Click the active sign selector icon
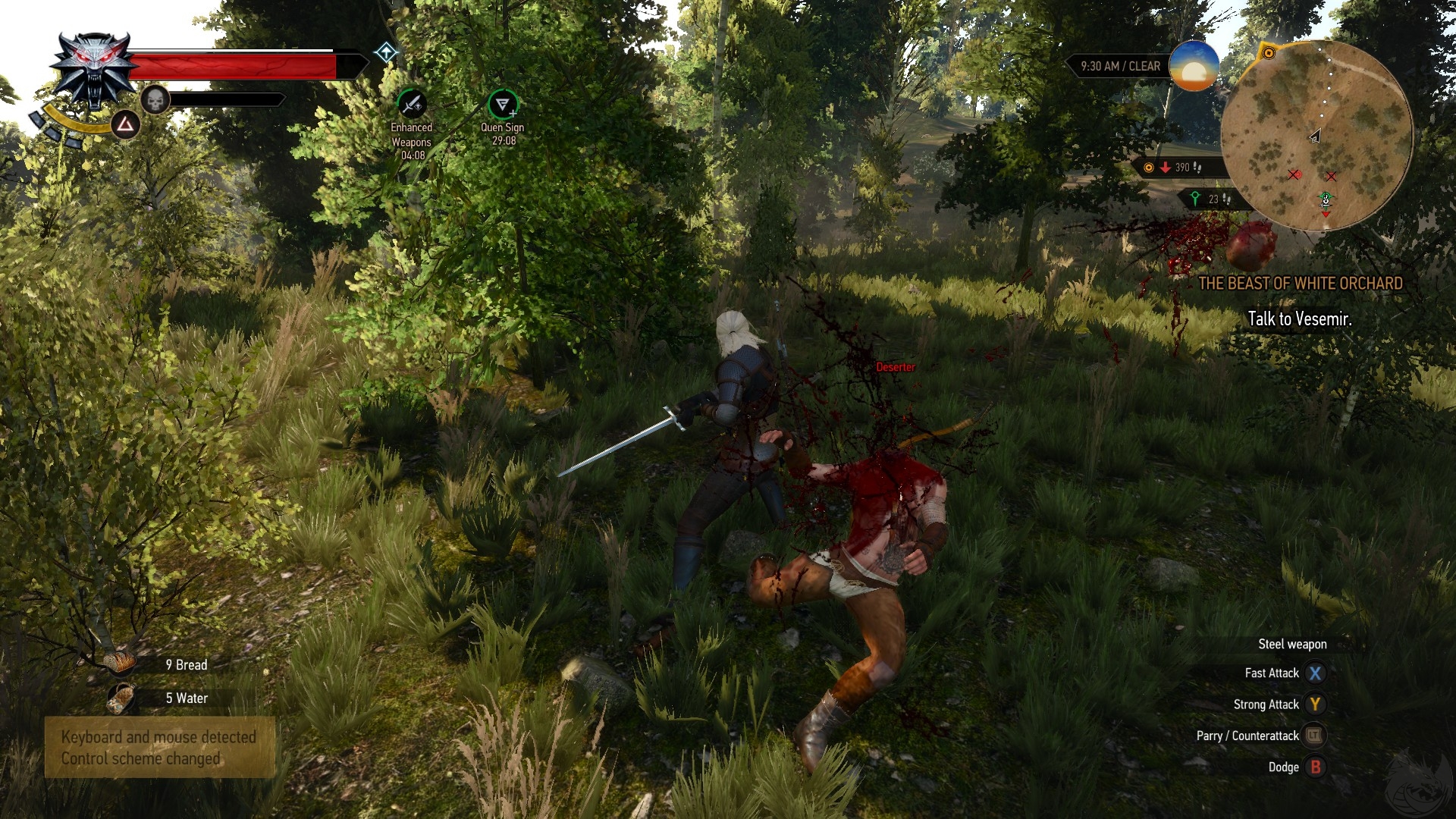The width and height of the screenshot is (1456, 819). click(125, 124)
